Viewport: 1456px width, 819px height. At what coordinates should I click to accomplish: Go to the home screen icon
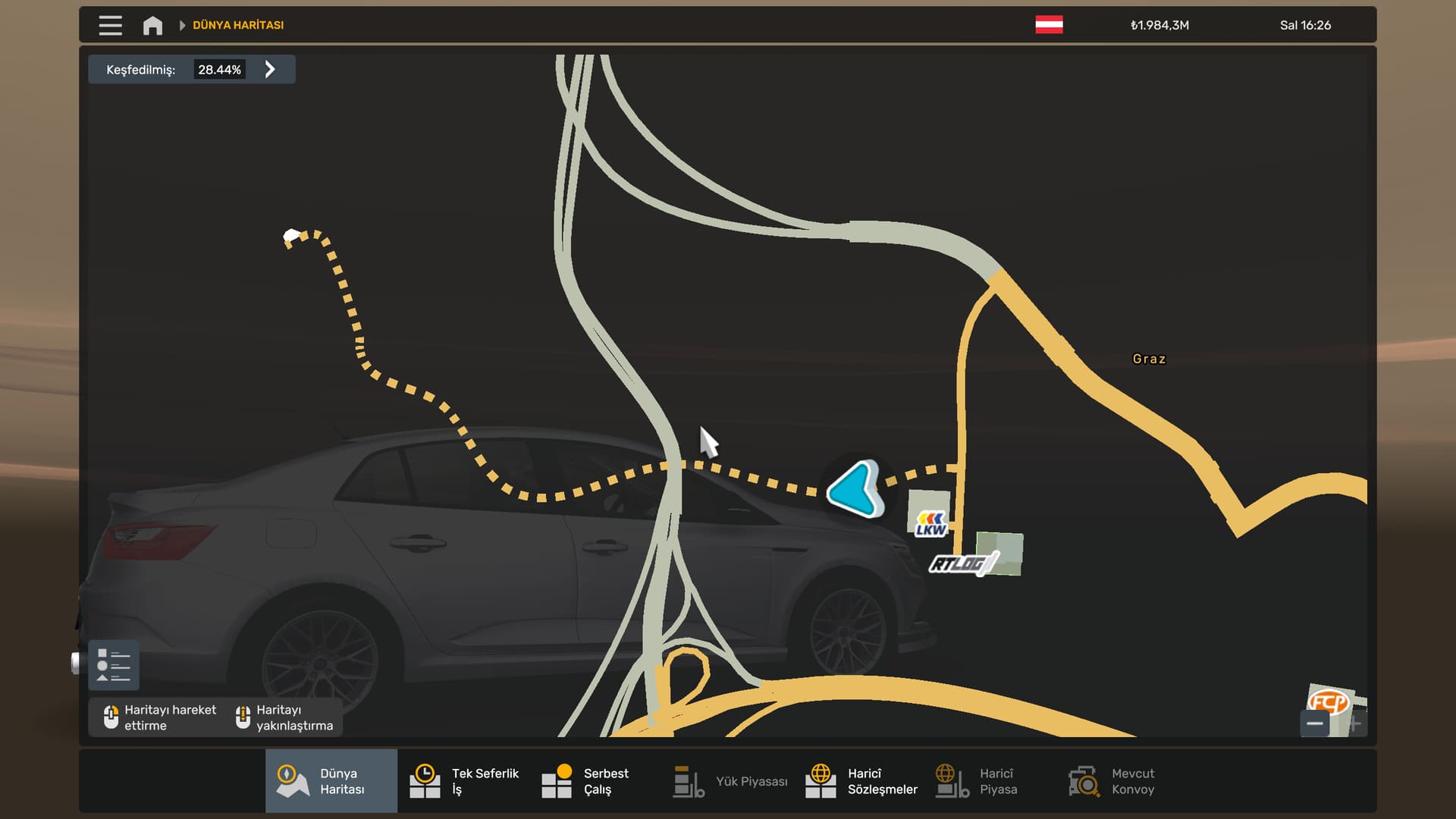coord(152,25)
